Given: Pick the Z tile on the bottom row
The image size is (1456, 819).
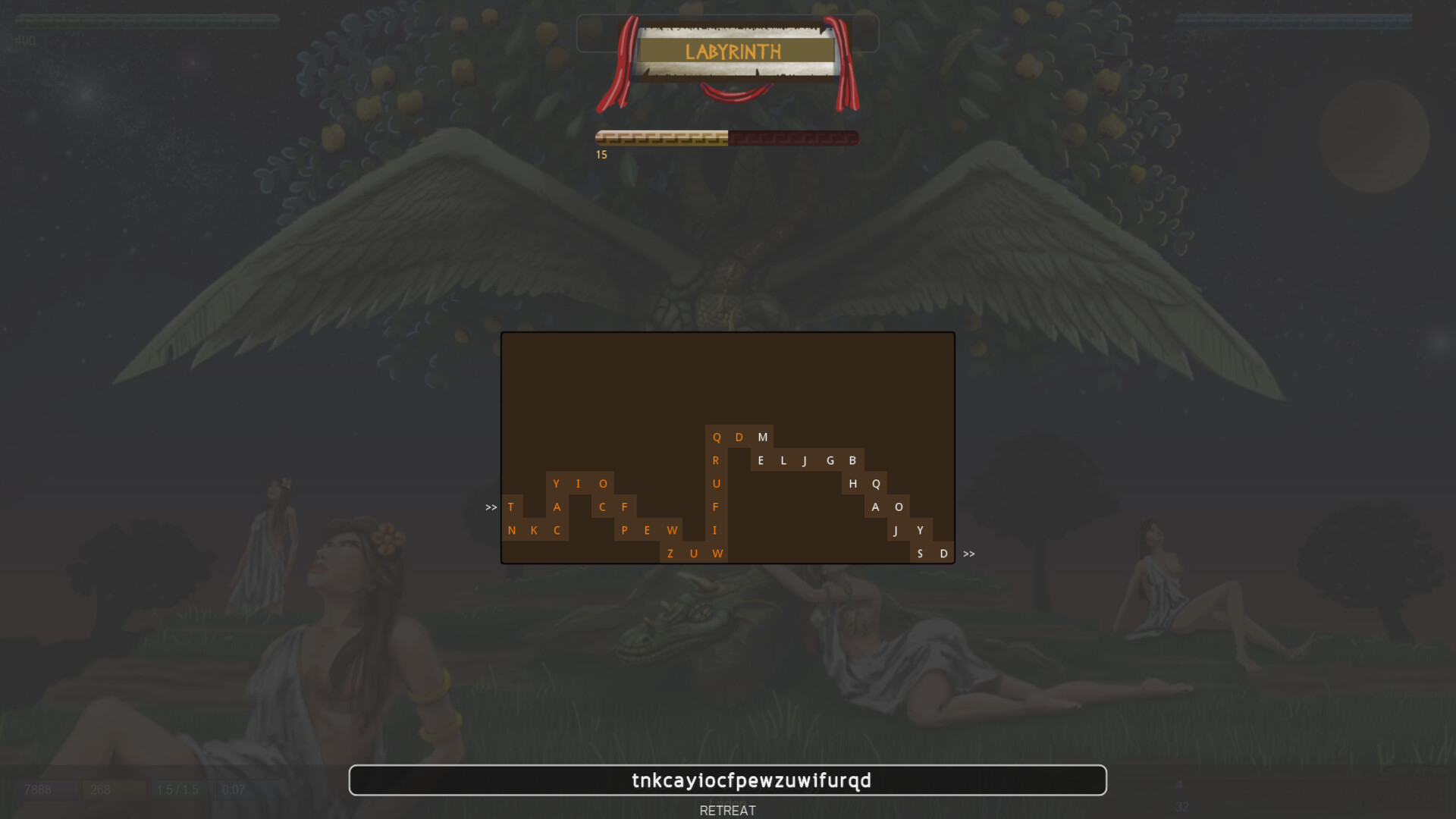Looking at the screenshot, I should (670, 554).
